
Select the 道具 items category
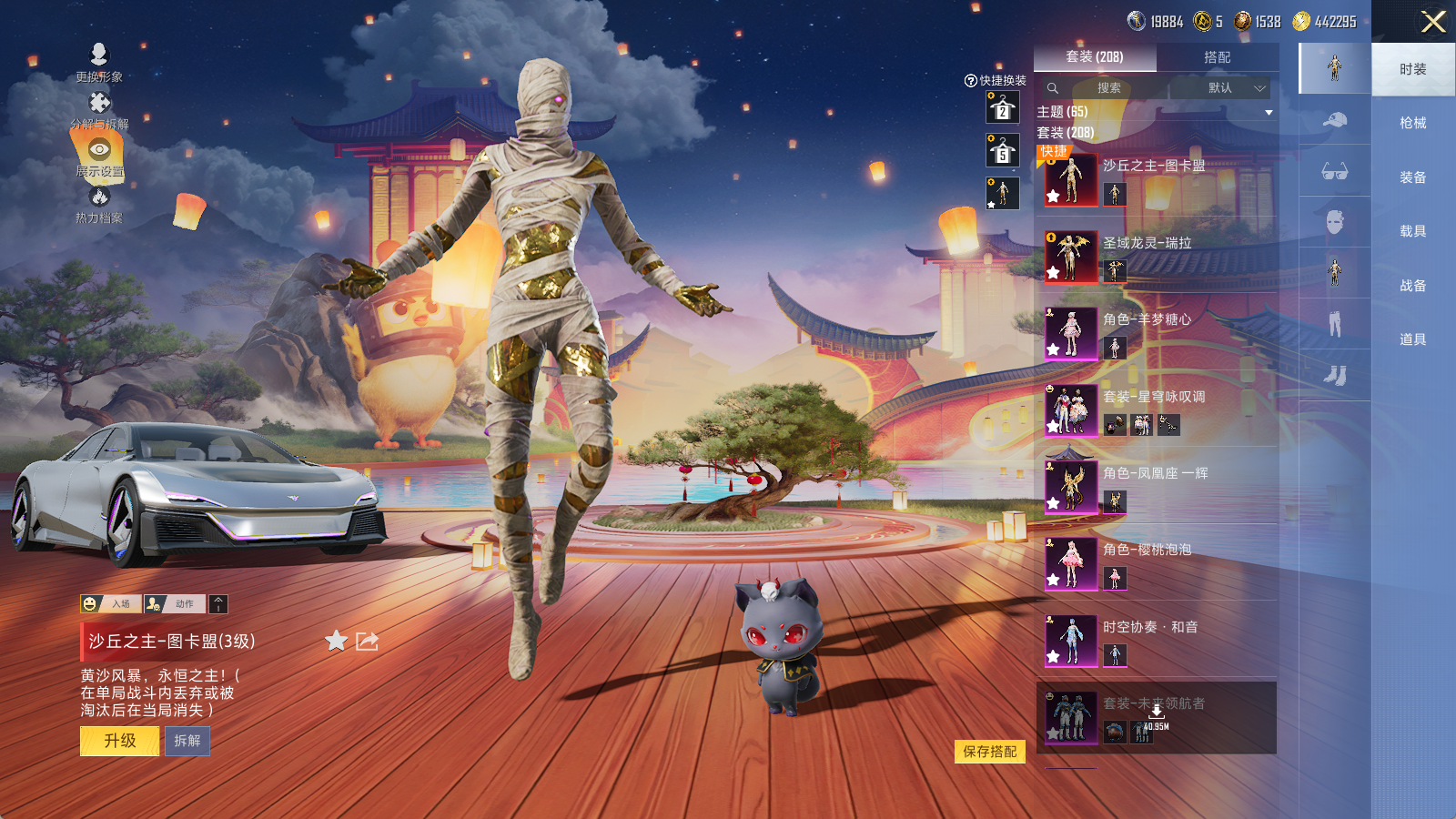tap(1412, 339)
